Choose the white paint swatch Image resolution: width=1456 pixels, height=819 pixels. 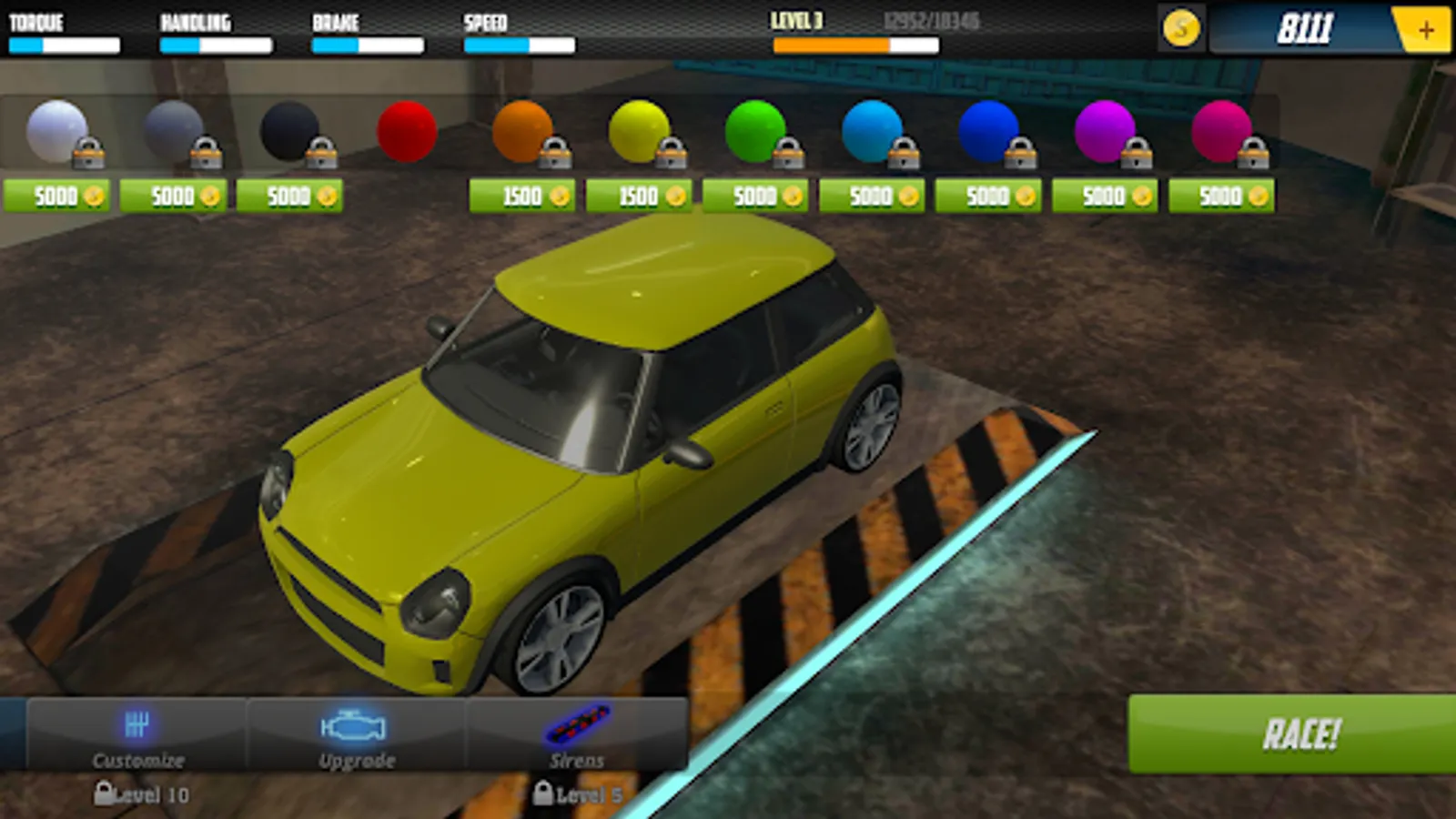pyautogui.click(x=57, y=132)
